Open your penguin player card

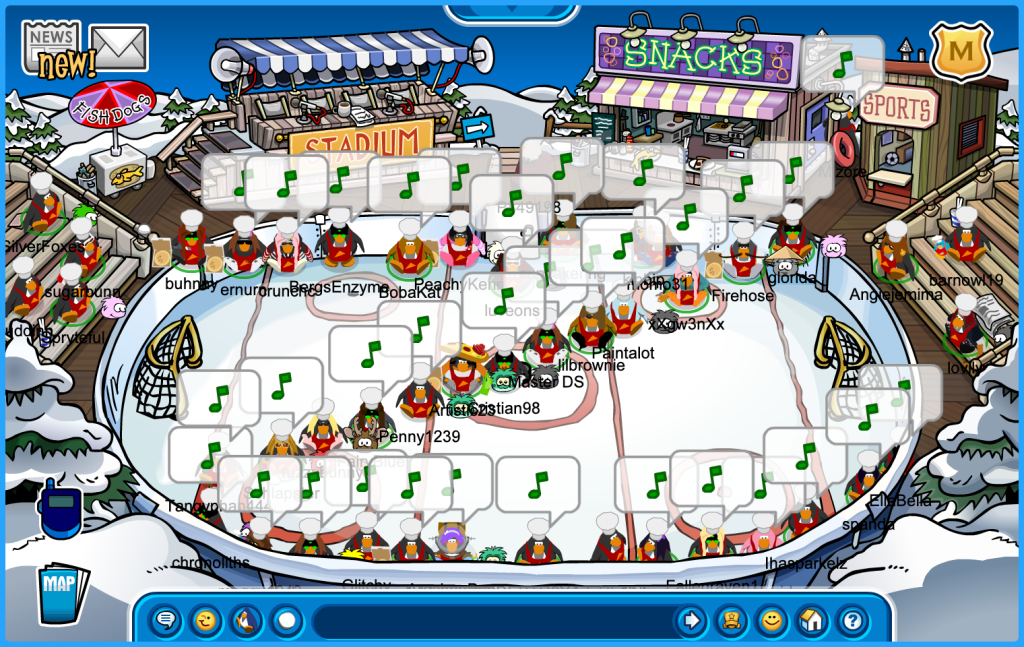(731, 621)
